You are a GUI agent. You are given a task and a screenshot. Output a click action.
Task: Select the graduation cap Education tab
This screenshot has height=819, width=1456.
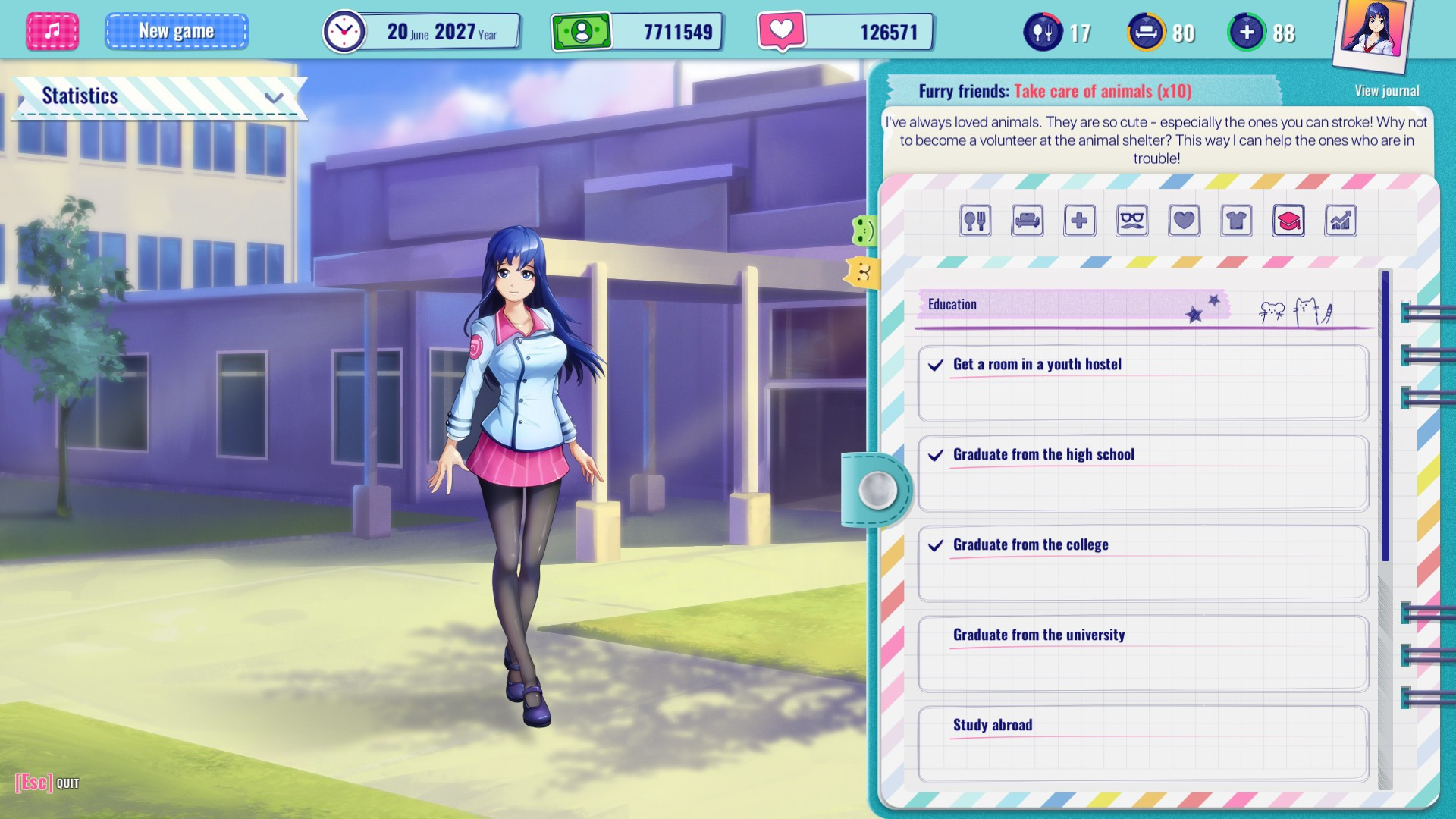point(1288,221)
